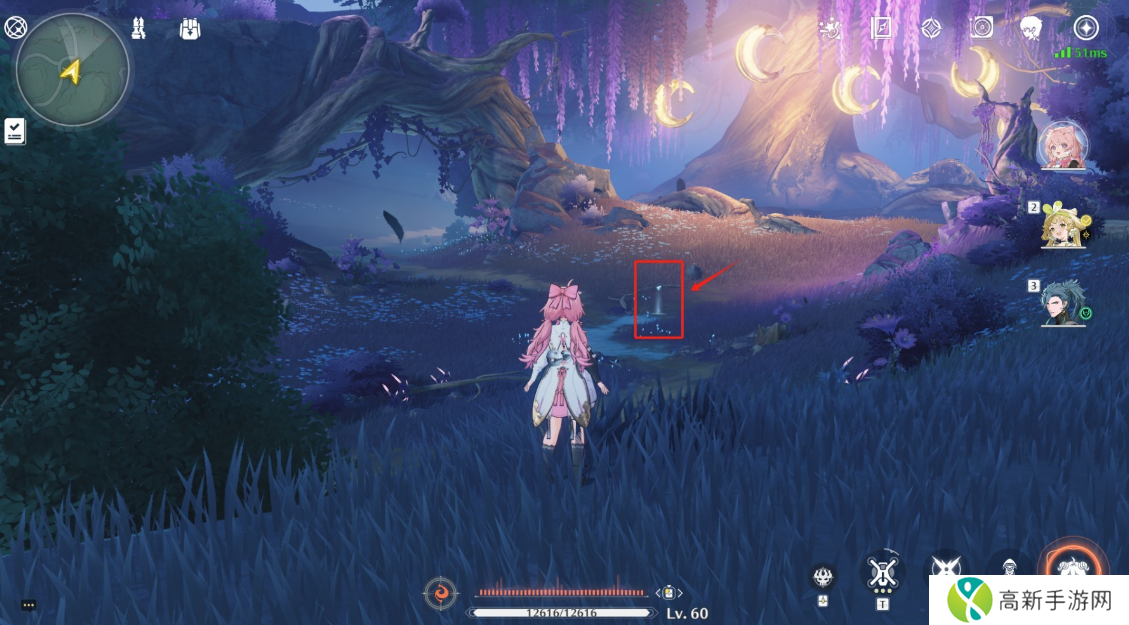Activate the glowing orange ring skill
The height and width of the screenshot is (625, 1129).
pyautogui.click(x=1074, y=566)
